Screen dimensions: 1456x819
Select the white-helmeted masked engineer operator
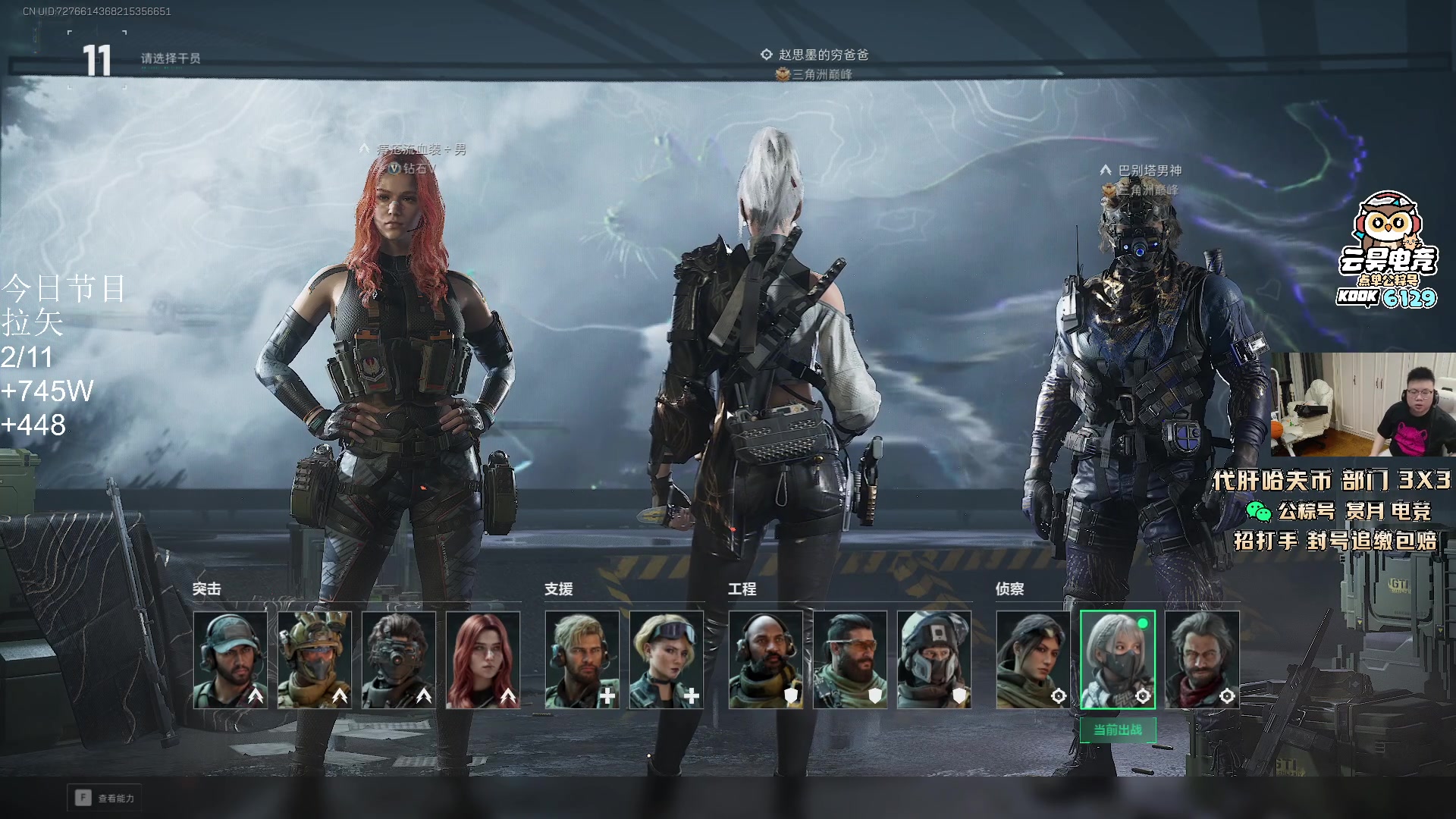point(934,660)
